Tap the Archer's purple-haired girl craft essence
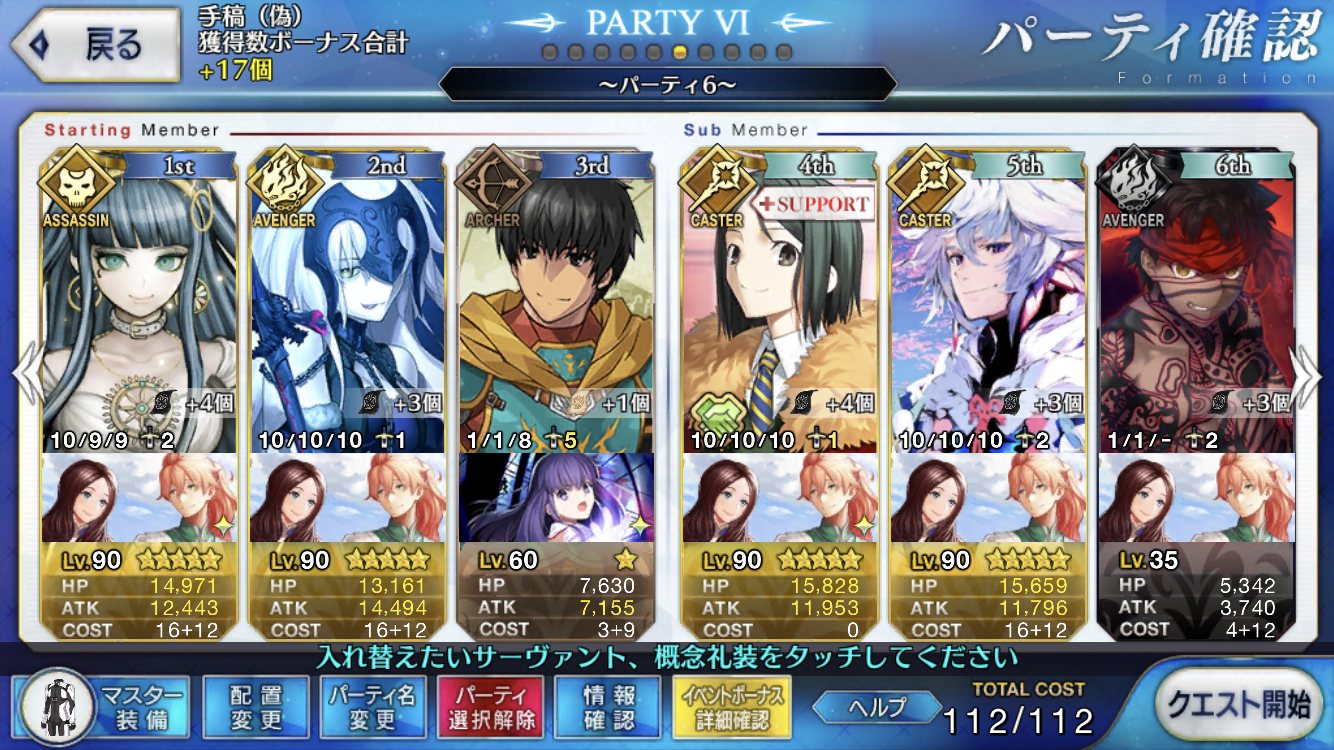Image resolution: width=1334 pixels, height=750 pixels. pos(555,498)
